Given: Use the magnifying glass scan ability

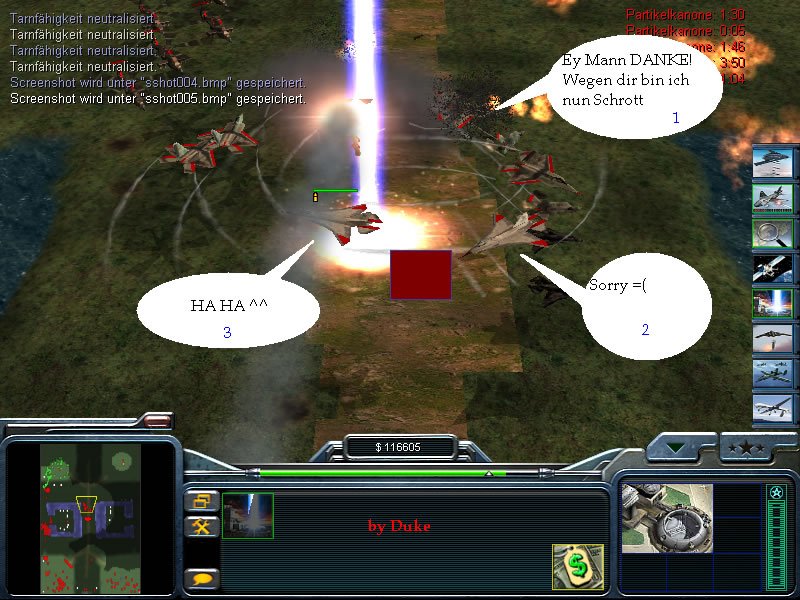Looking at the screenshot, I should coord(772,233).
